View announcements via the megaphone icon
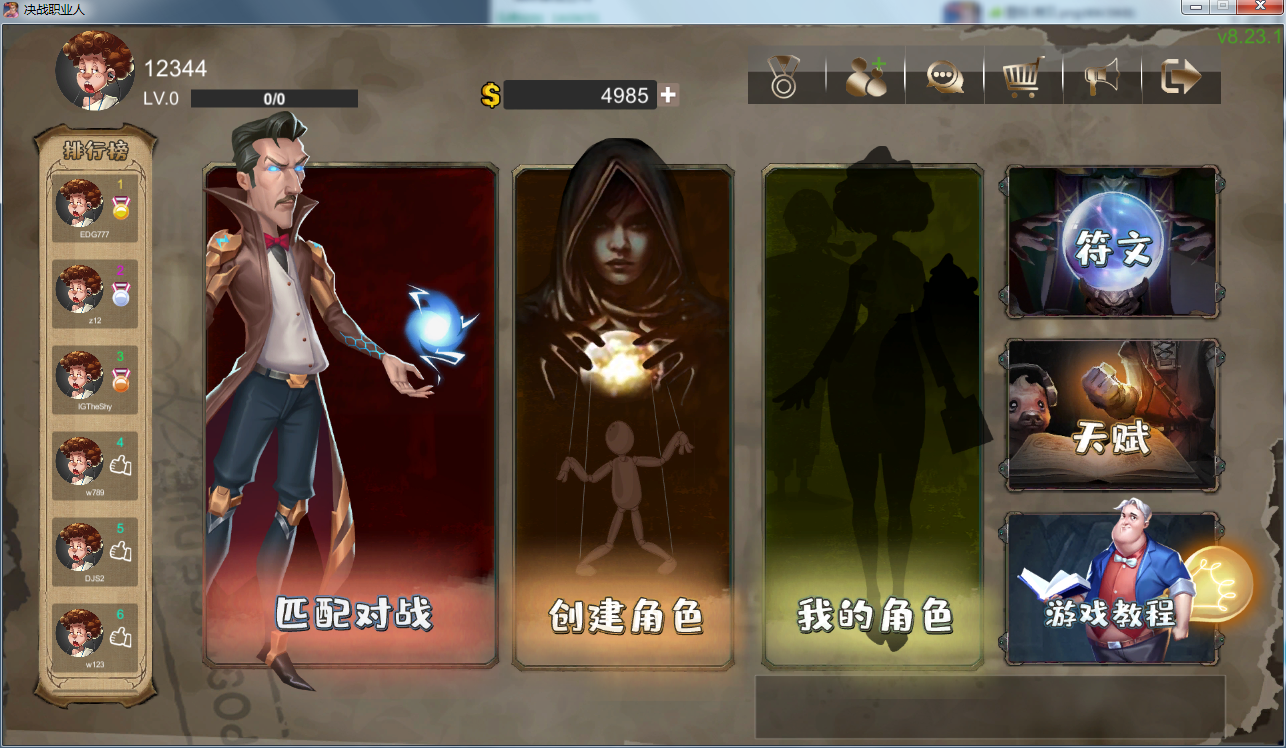 [1102, 78]
